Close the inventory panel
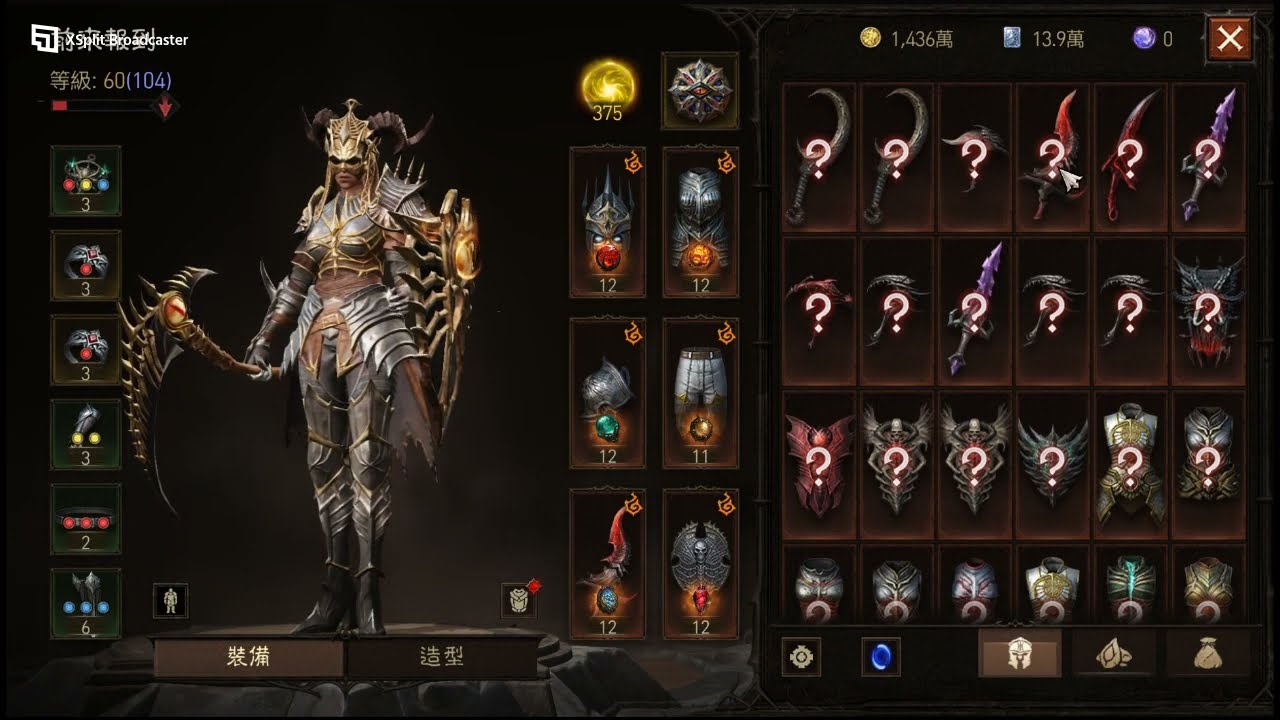This screenshot has width=1280, height=720. click(x=1229, y=40)
